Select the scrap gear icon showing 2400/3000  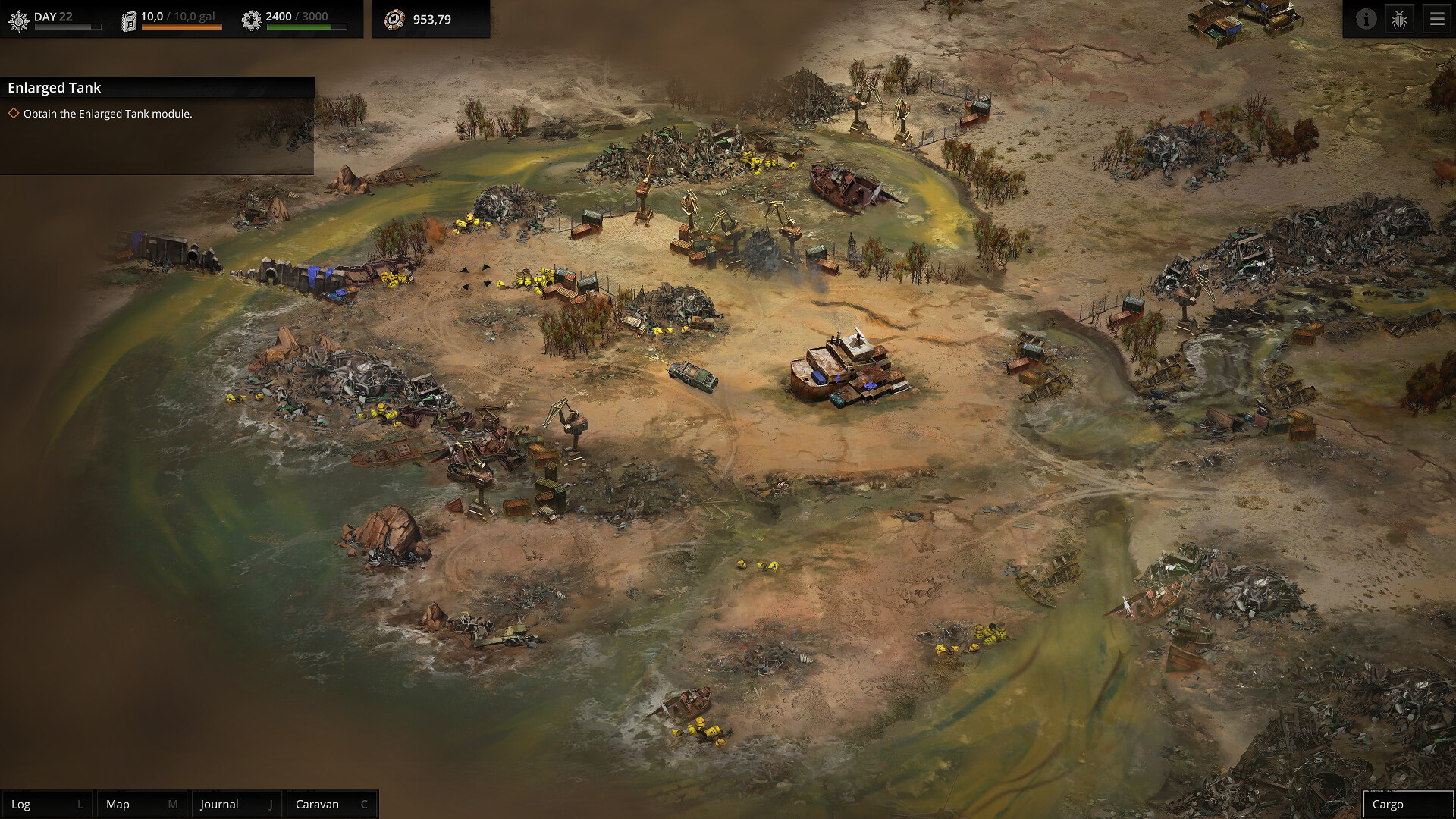251,20
